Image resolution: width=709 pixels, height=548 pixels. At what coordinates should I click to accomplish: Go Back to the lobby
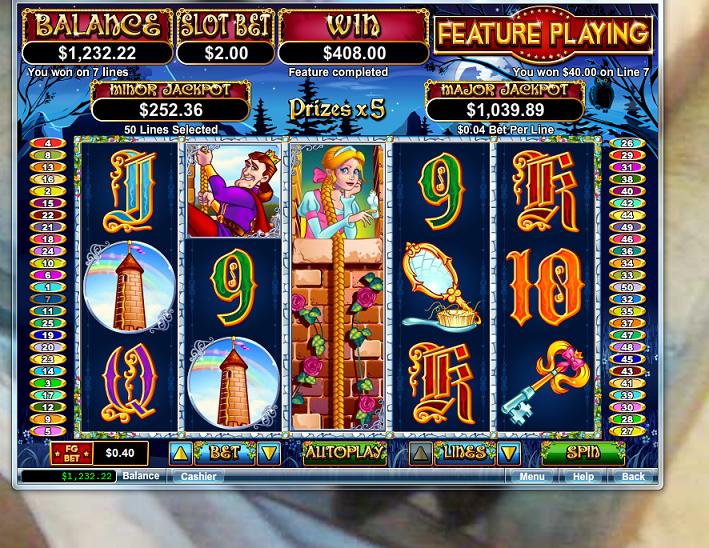pos(633,477)
